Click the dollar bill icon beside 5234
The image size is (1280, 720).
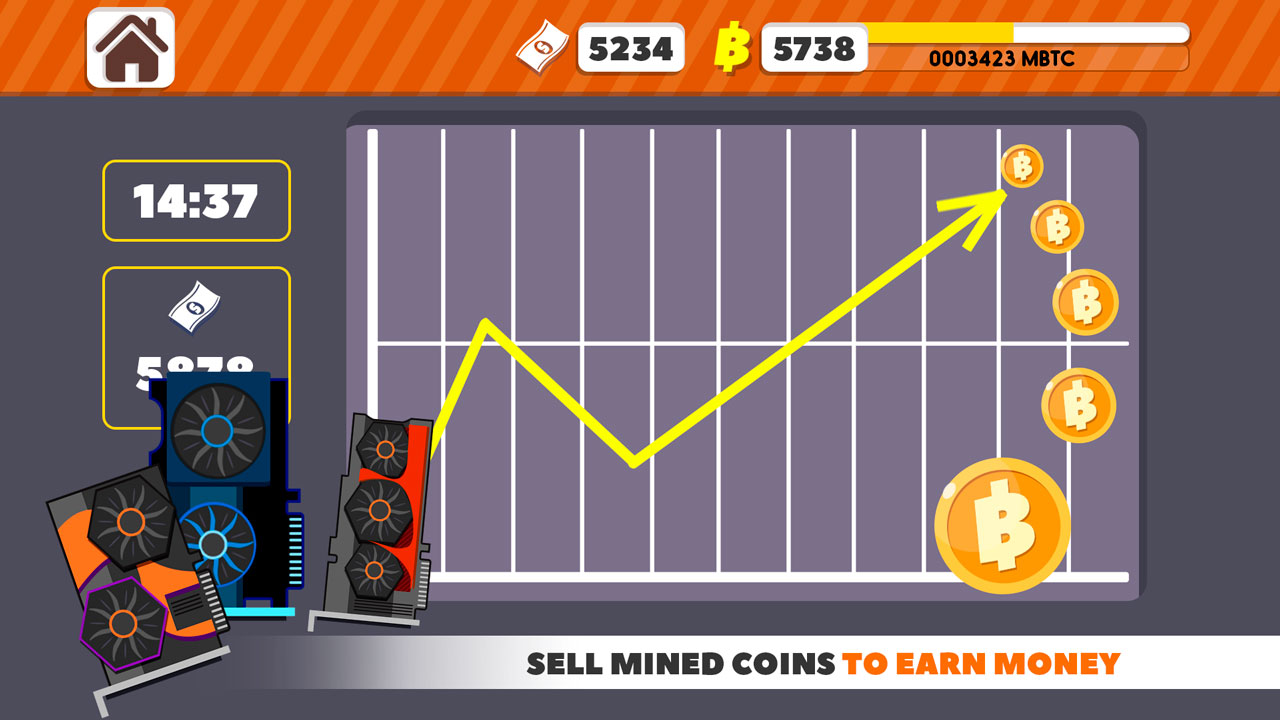(540, 45)
